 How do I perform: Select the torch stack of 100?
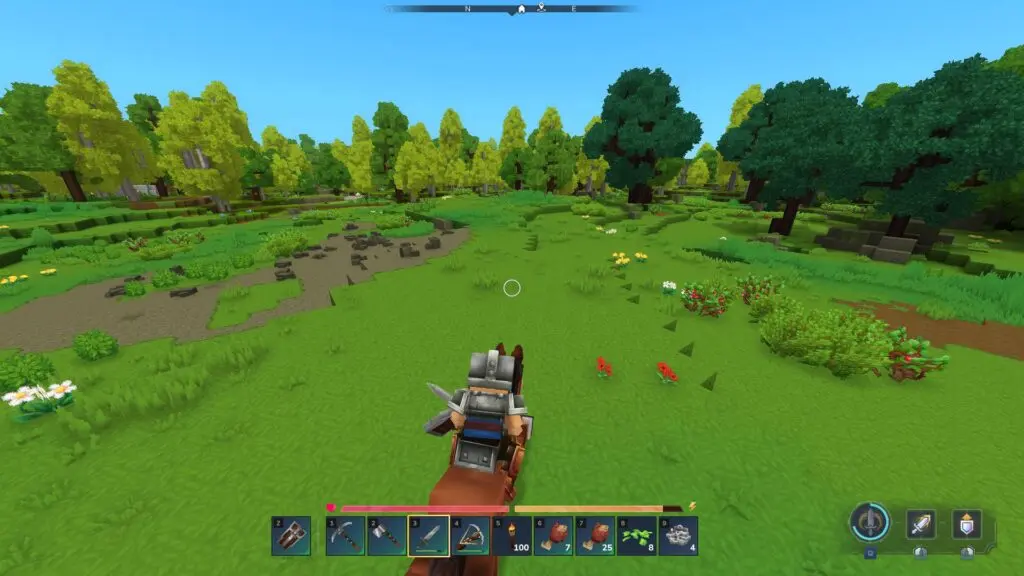(x=511, y=536)
